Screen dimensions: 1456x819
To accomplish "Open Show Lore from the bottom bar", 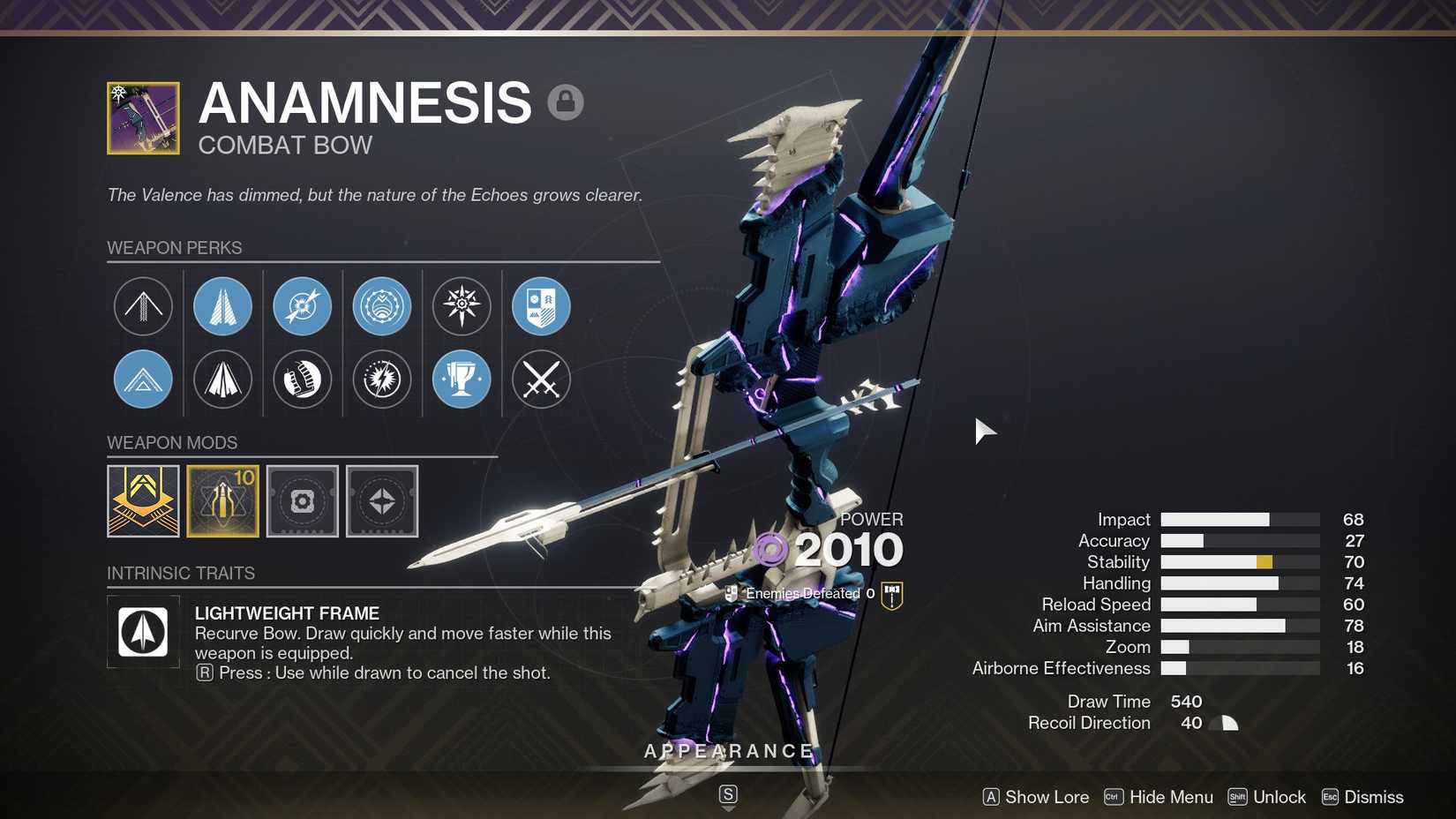I will [1035, 797].
